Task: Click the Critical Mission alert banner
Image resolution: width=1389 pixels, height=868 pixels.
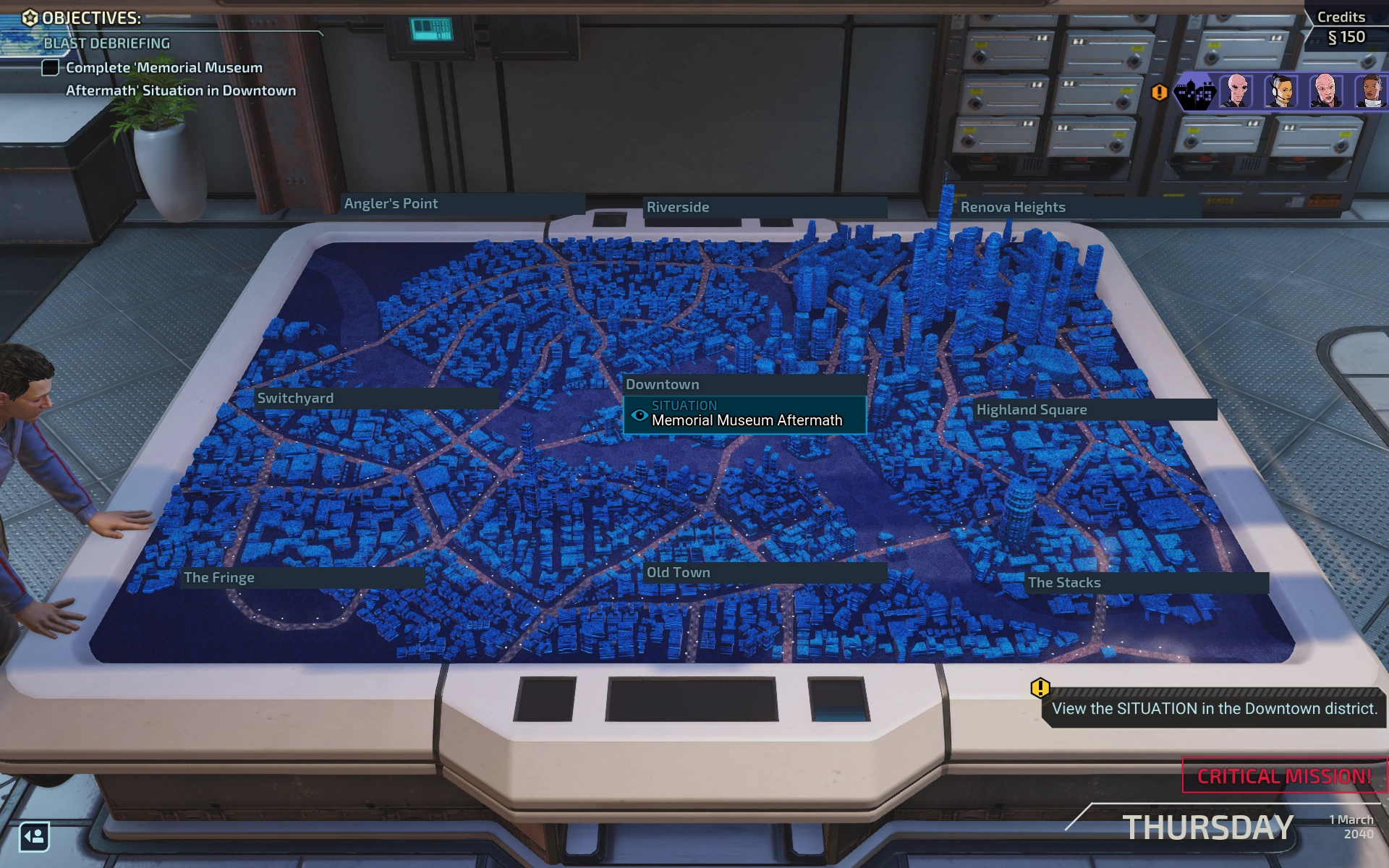Action: click(x=1284, y=776)
